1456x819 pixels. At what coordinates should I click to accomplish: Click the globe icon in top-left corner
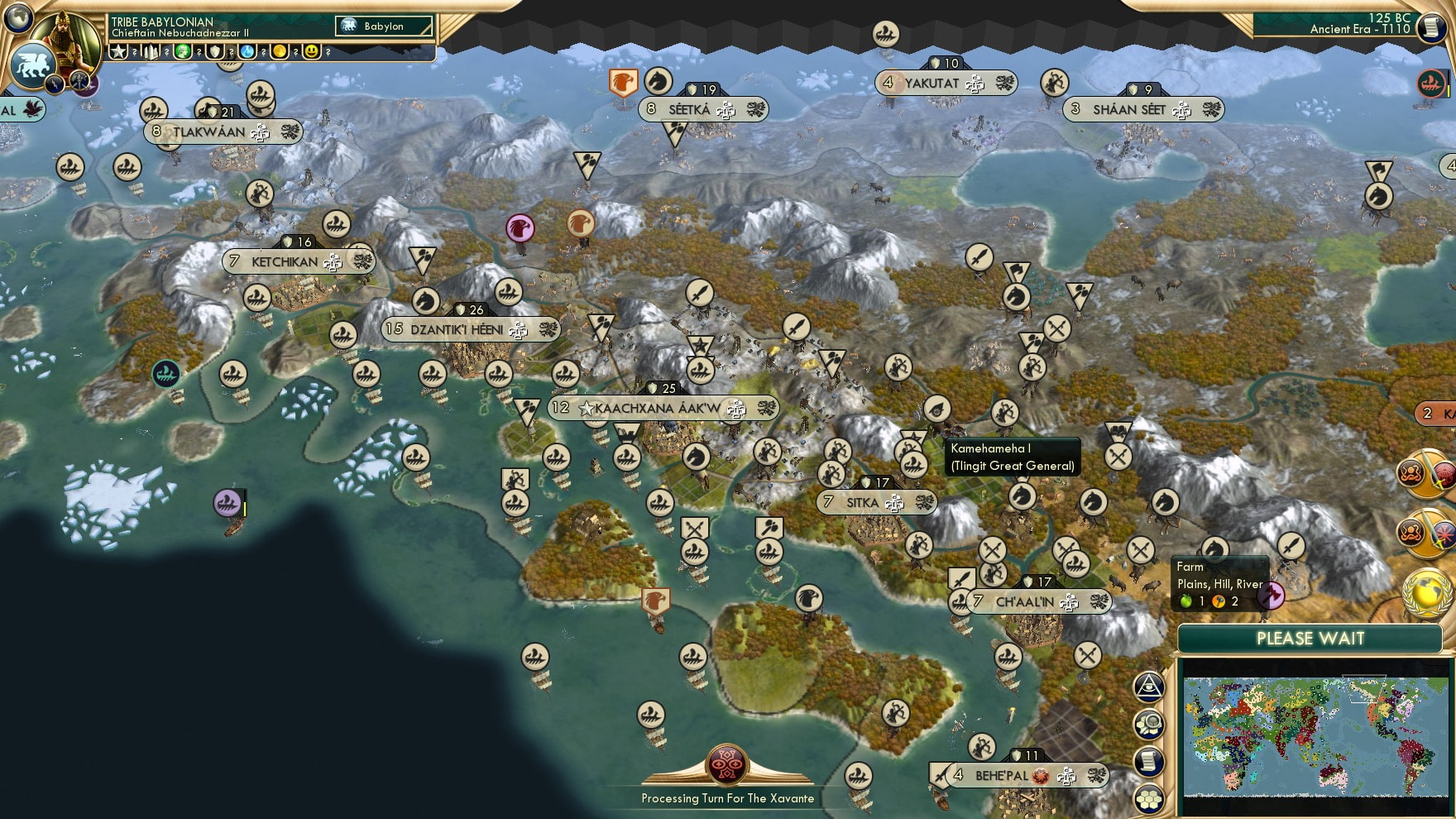click(18, 17)
